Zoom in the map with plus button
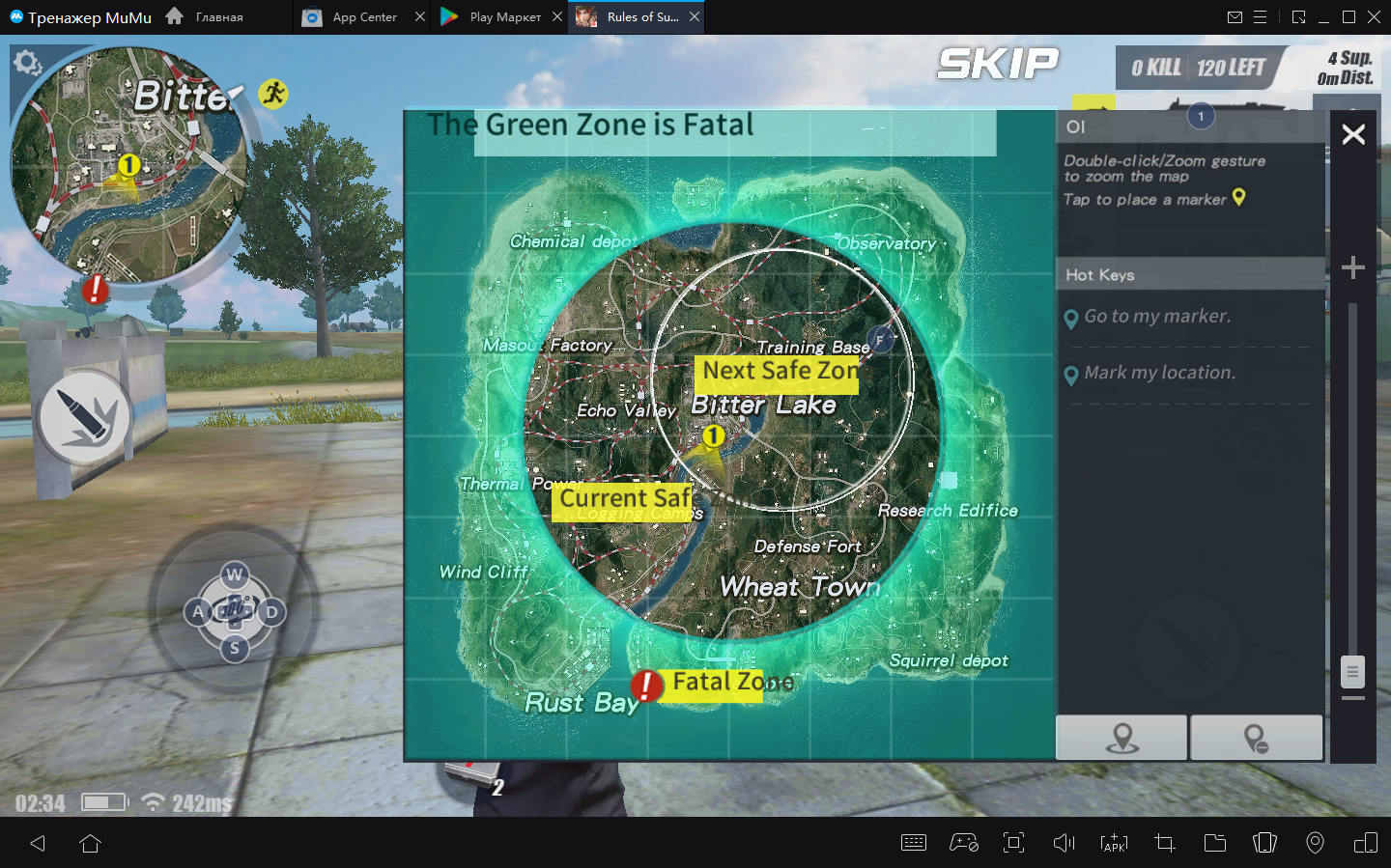 pyautogui.click(x=1353, y=267)
